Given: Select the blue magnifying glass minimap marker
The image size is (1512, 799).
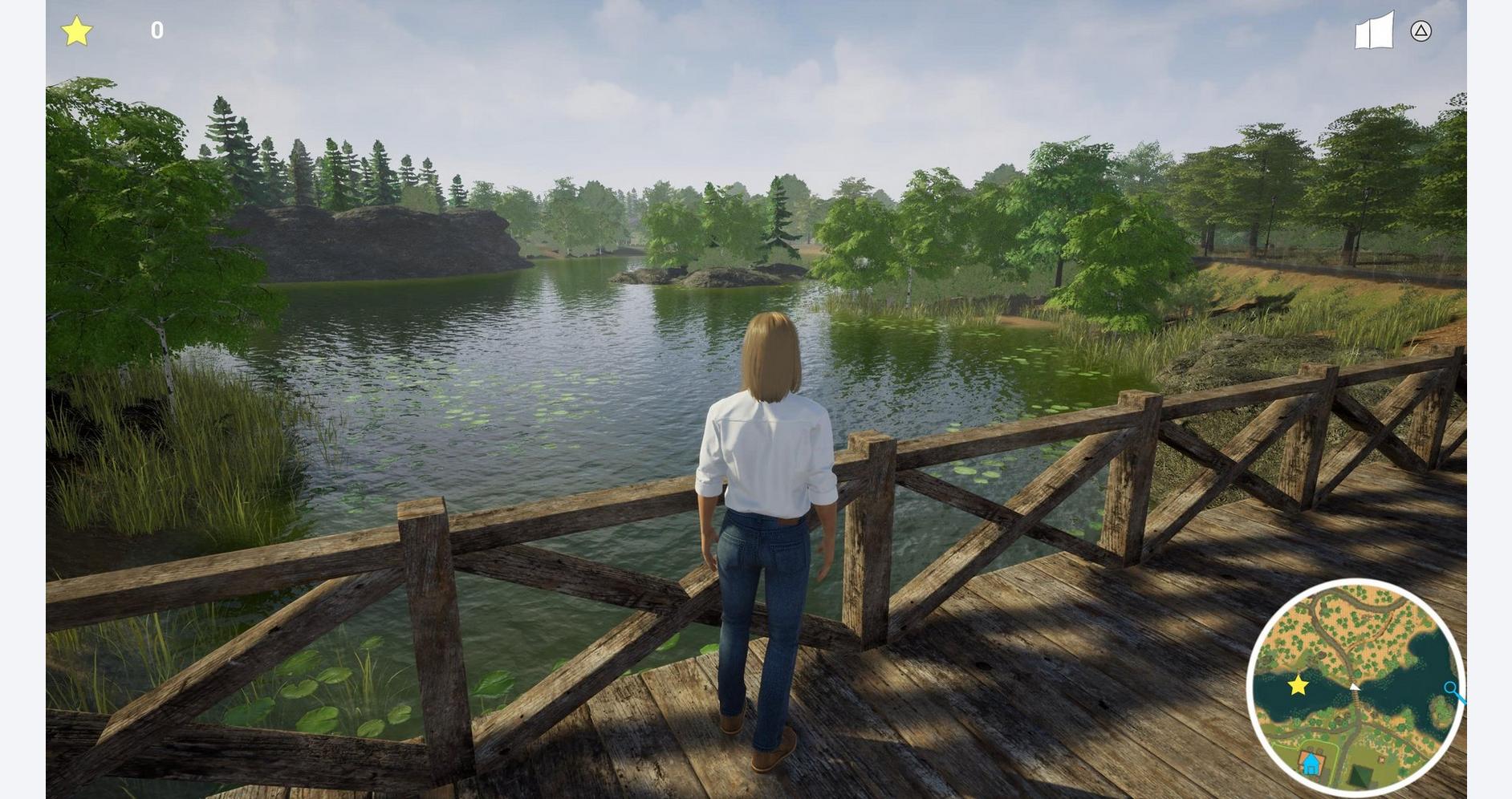Looking at the screenshot, I should pyautogui.click(x=1453, y=690).
